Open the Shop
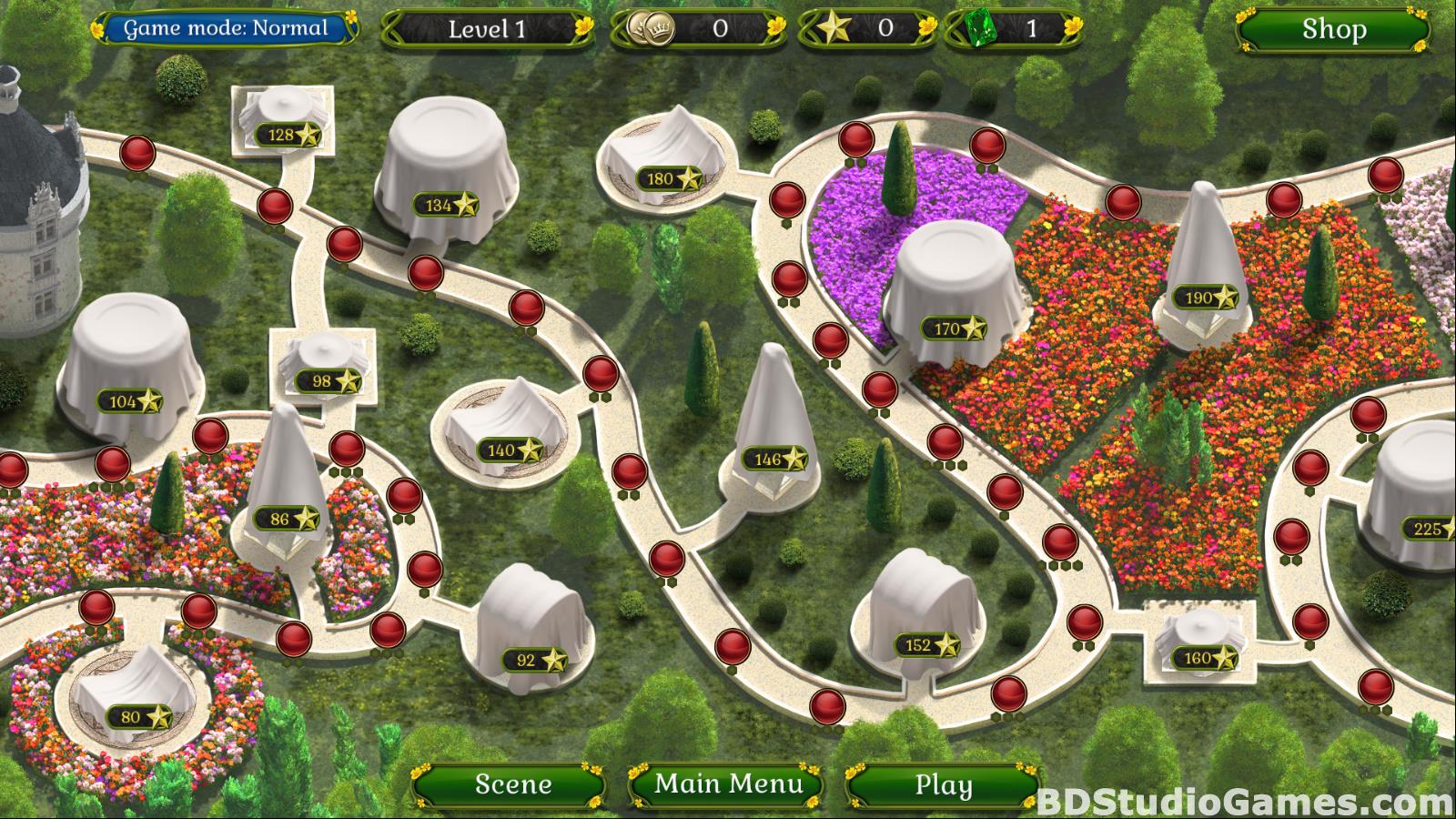Screen dimensions: 1456x819 [1333, 30]
